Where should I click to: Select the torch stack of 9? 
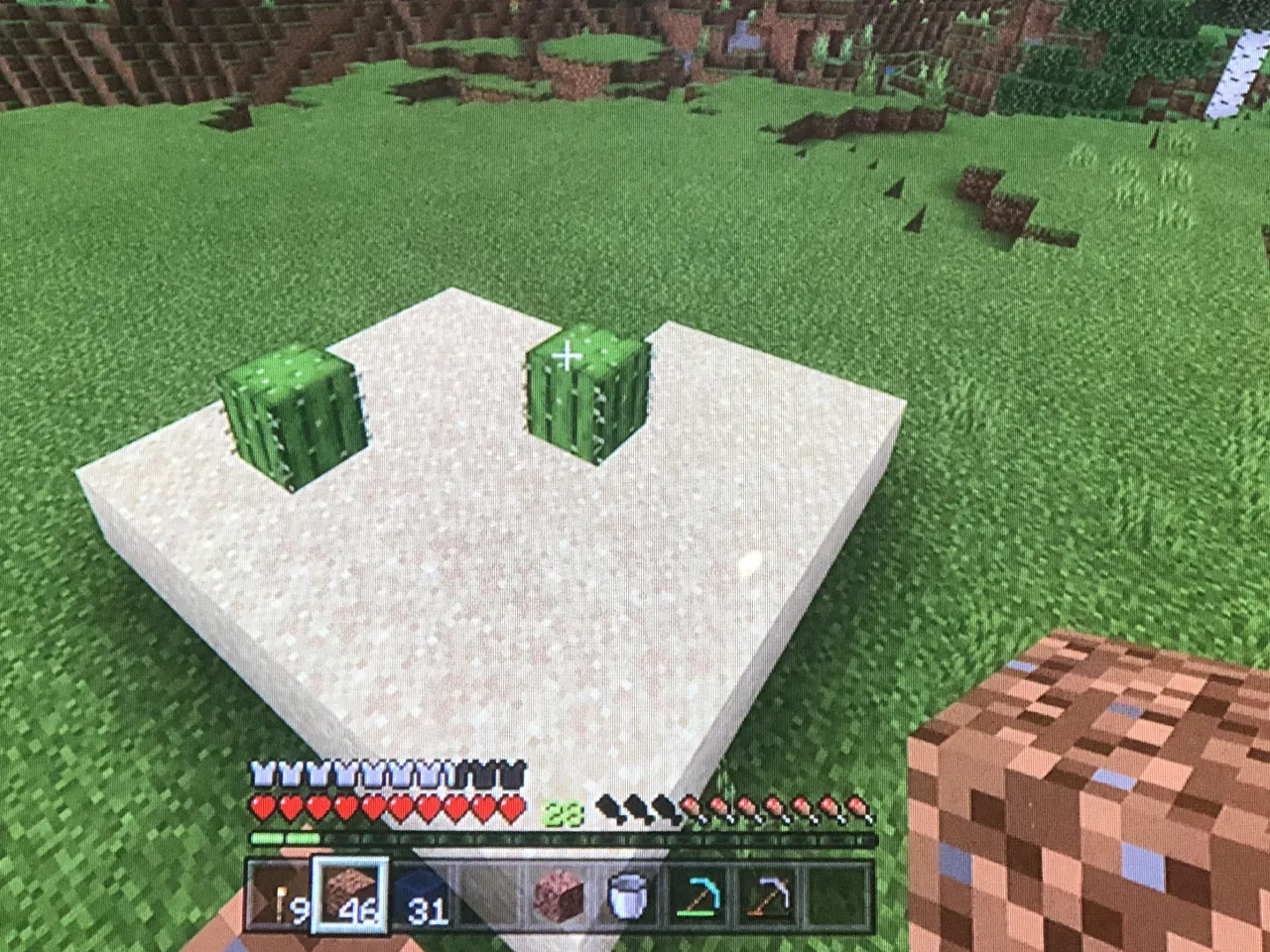(283, 902)
